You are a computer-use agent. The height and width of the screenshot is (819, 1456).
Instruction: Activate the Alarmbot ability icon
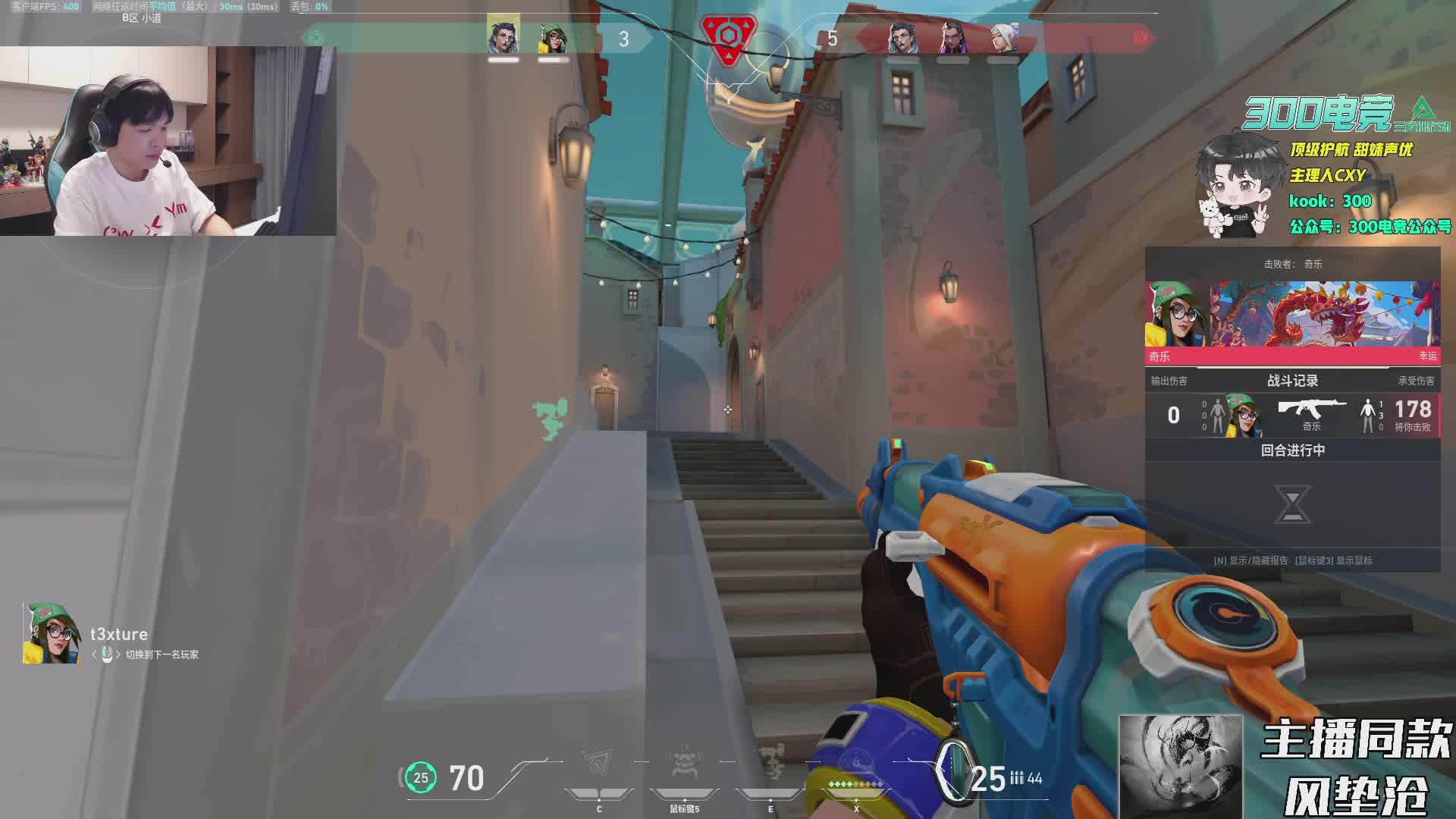click(684, 766)
